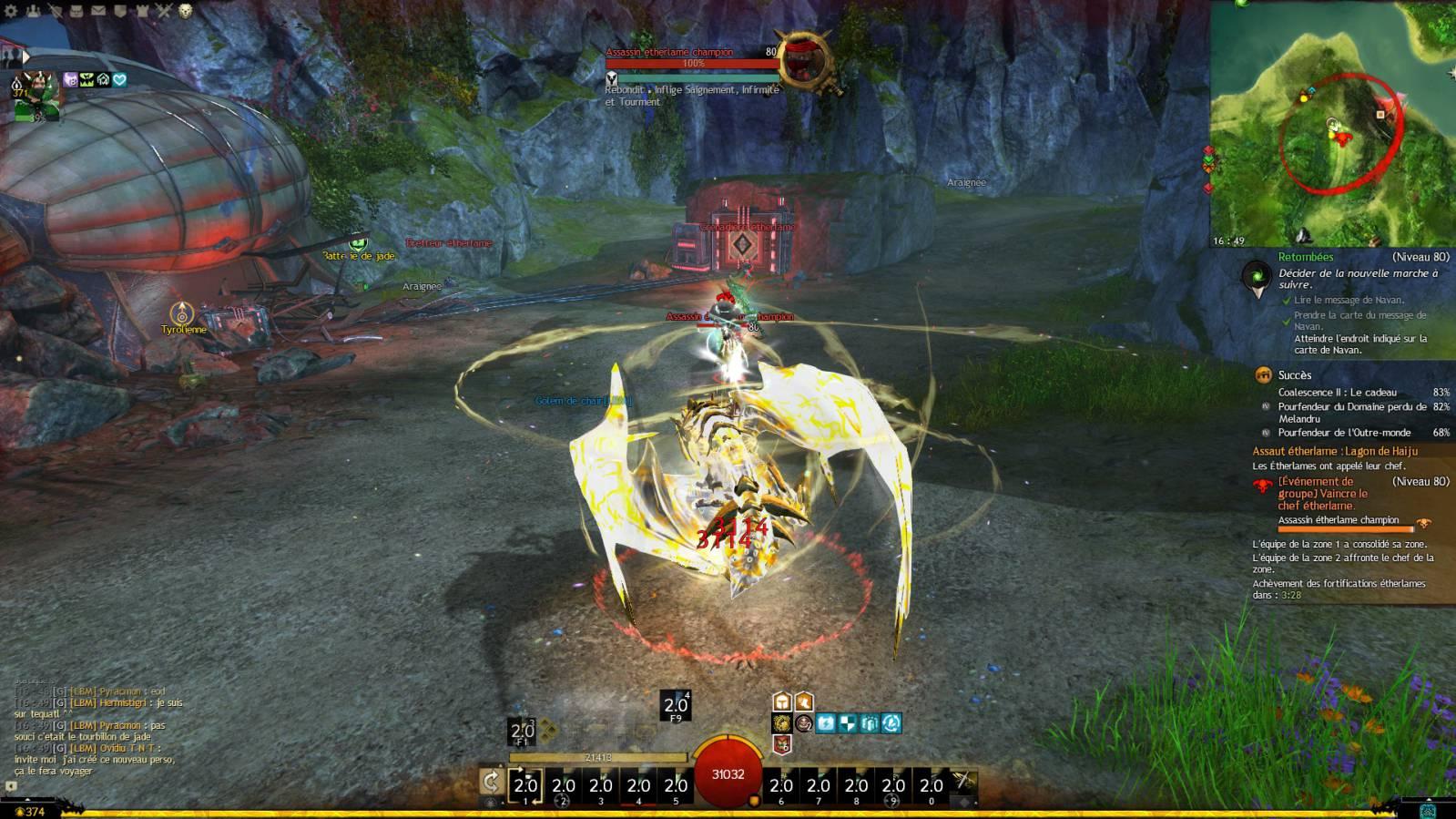Activate the elite skill in slot 0
The width and height of the screenshot is (1456, 819).
(x=931, y=786)
